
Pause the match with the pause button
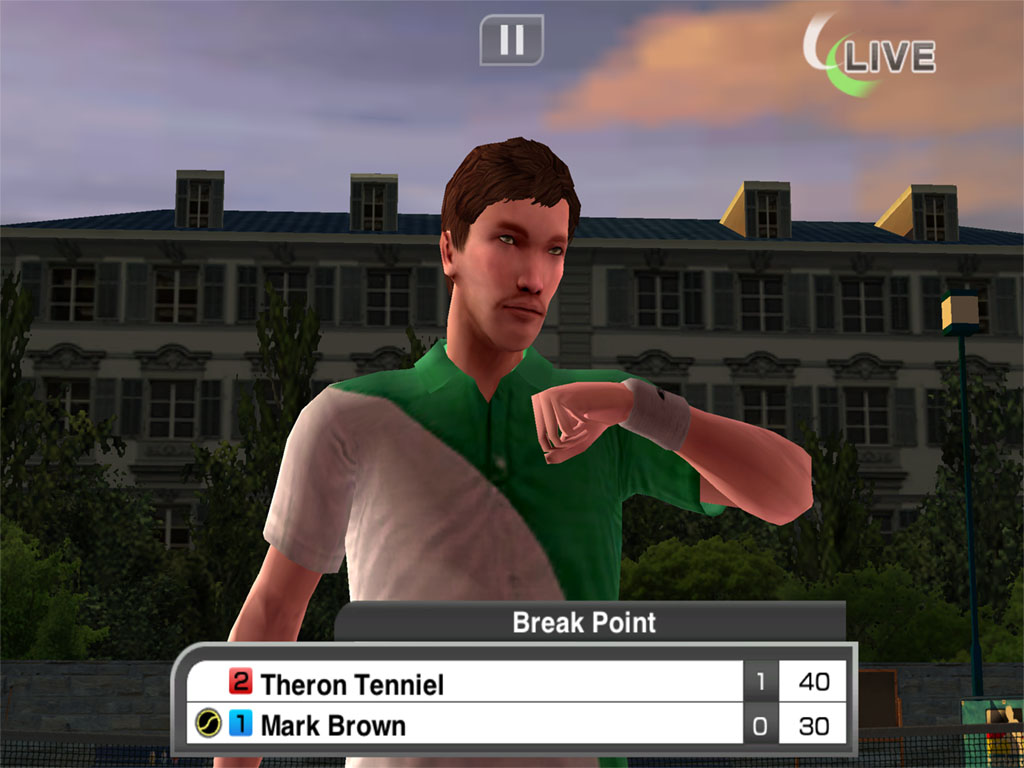pos(511,40)
